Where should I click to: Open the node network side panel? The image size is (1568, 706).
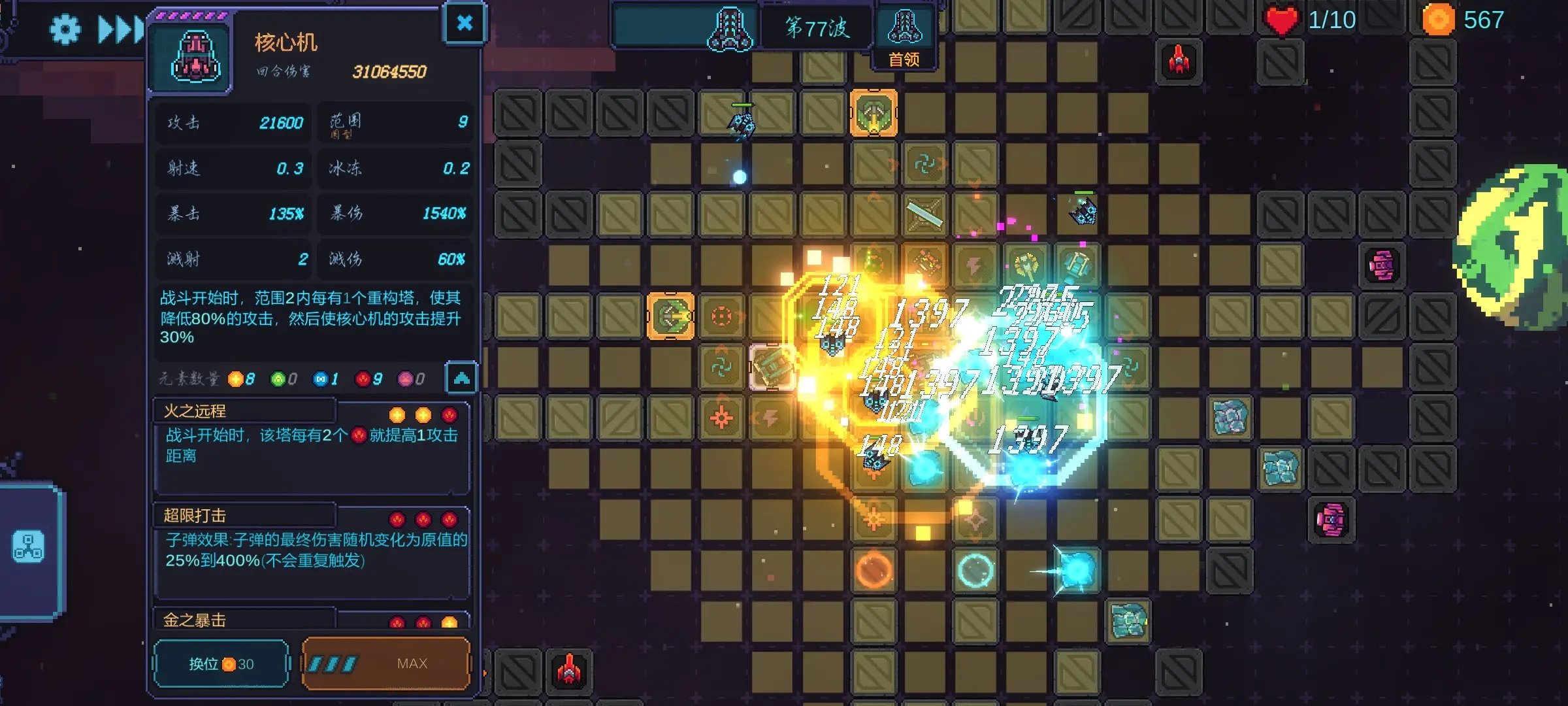pyautogui.click(x=29, y=546)
